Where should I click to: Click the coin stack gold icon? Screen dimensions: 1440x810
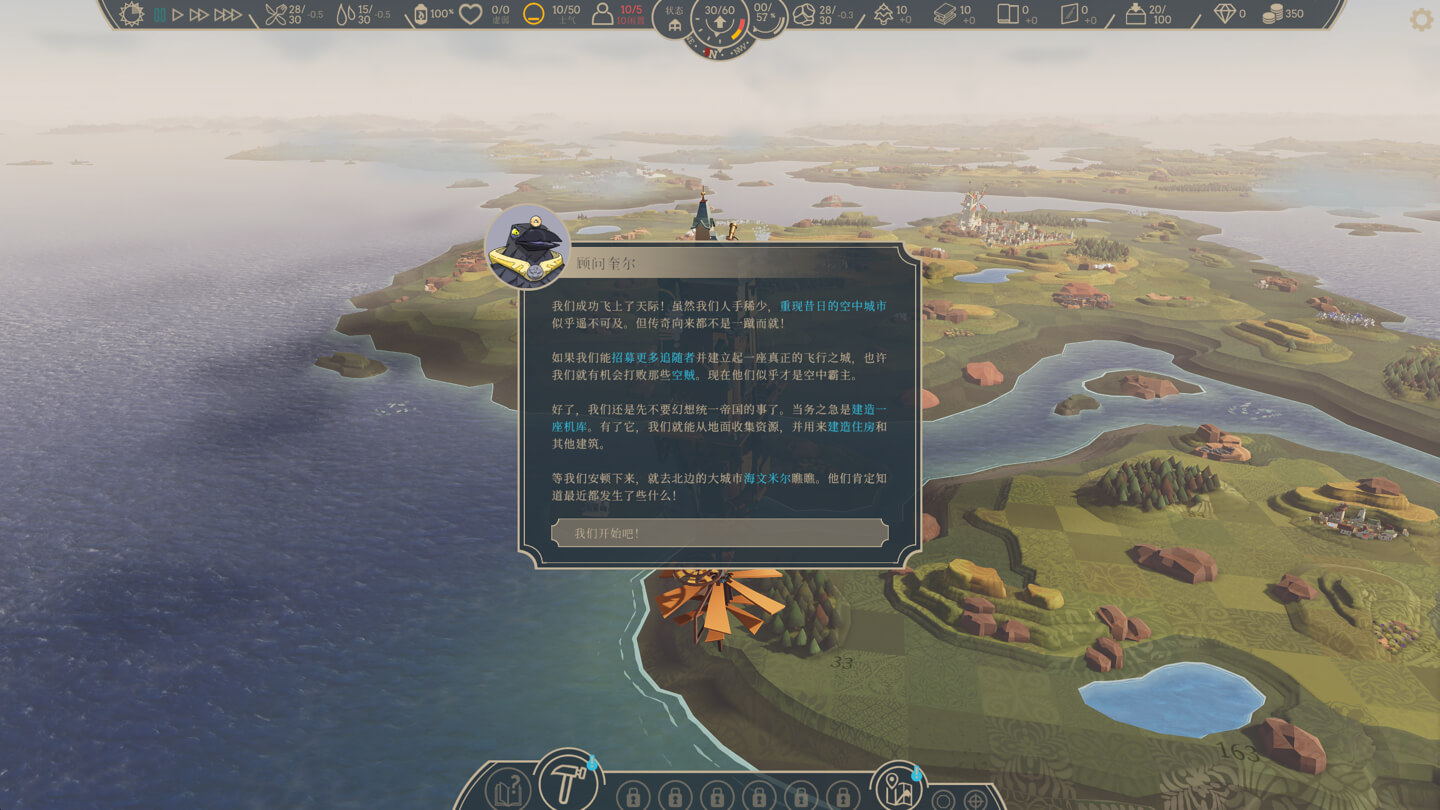point(1272,14)
